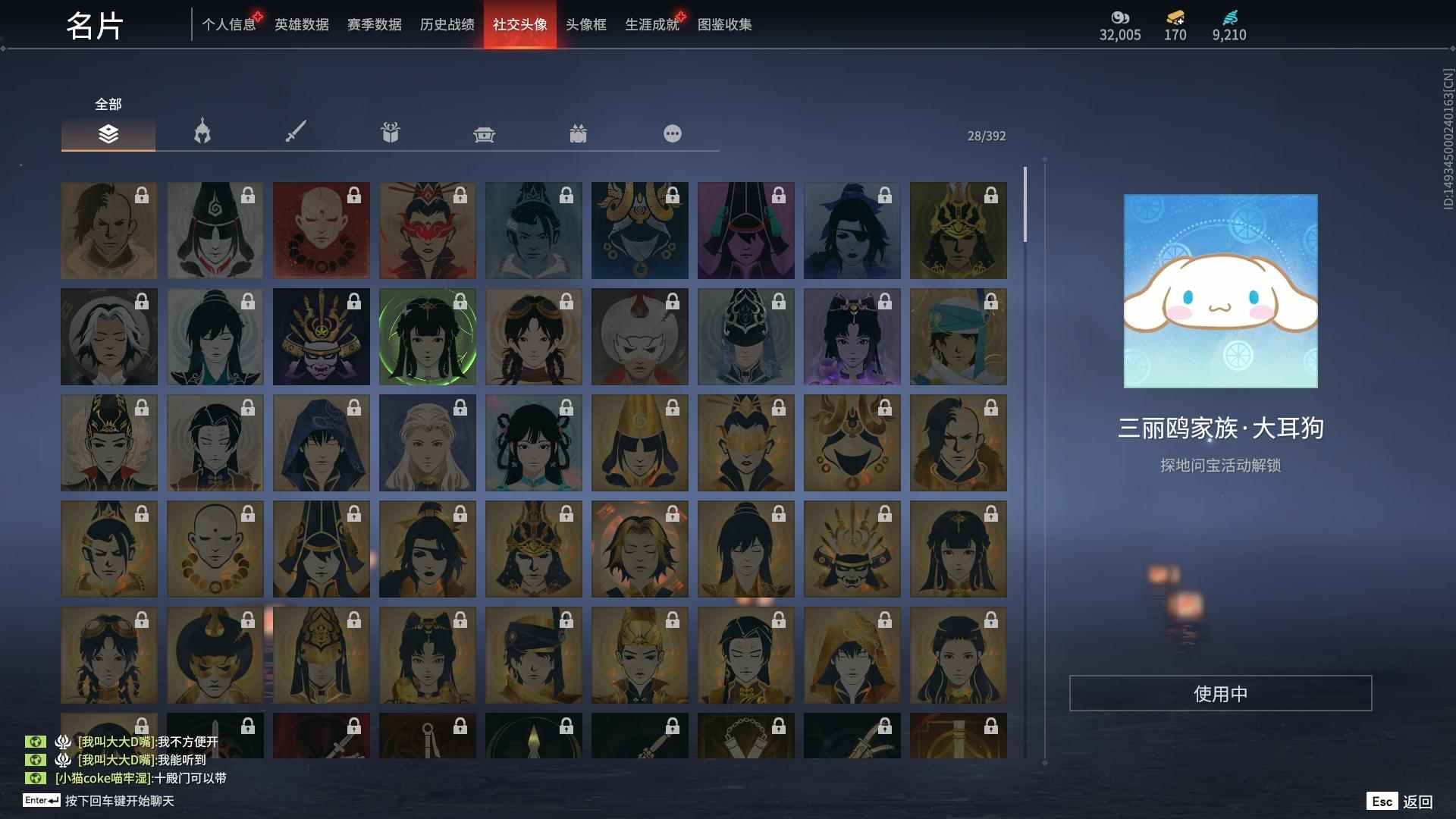Switch to the 头像框 tab
The height and width of the screenshot is (819, 1456).
pyautogui.click(x=584, y=24)
